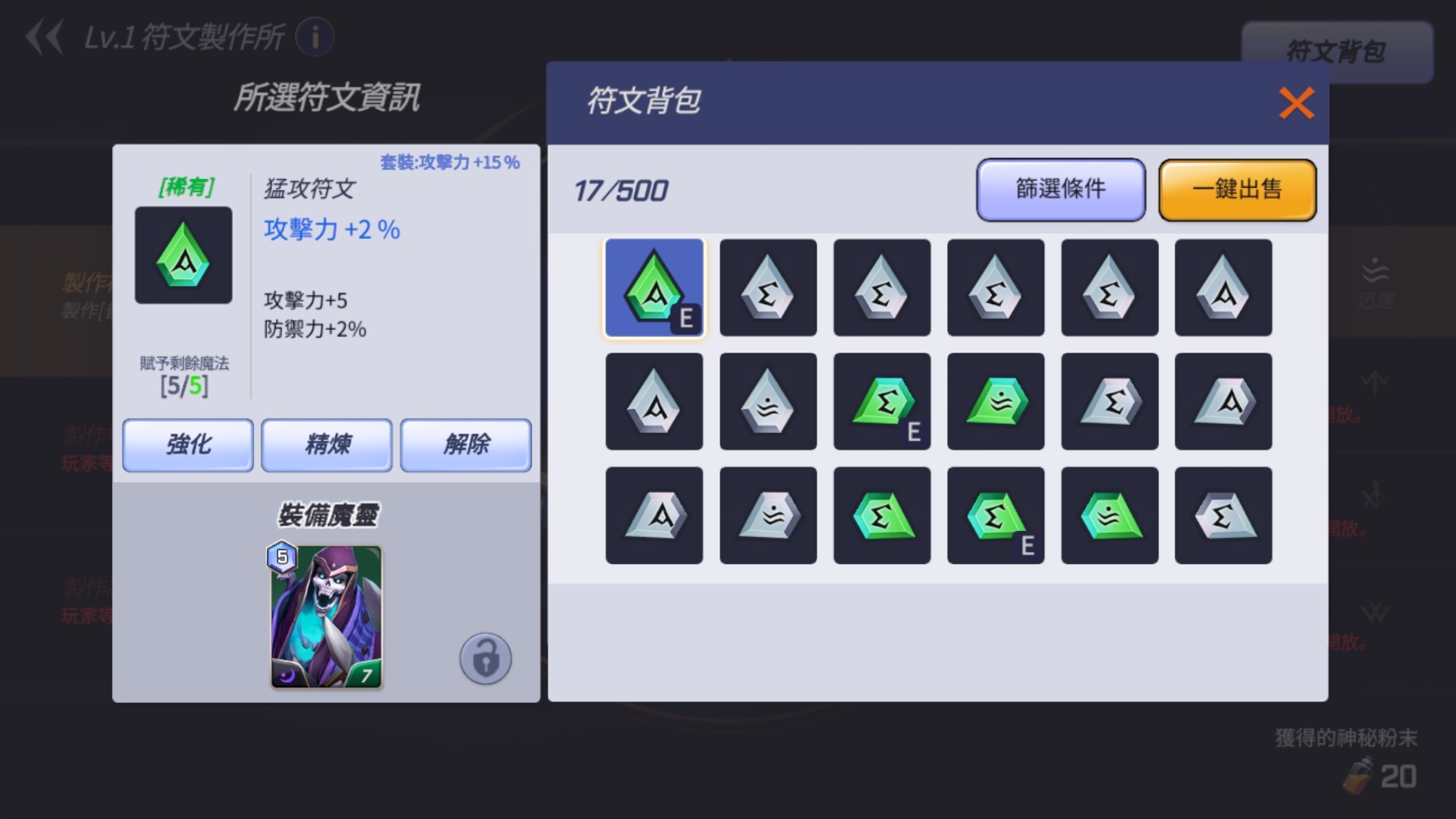Select the selected rune's portrait in the info panel
The height and width of the screenshot is (819, 1456).
tap(183, 256)
